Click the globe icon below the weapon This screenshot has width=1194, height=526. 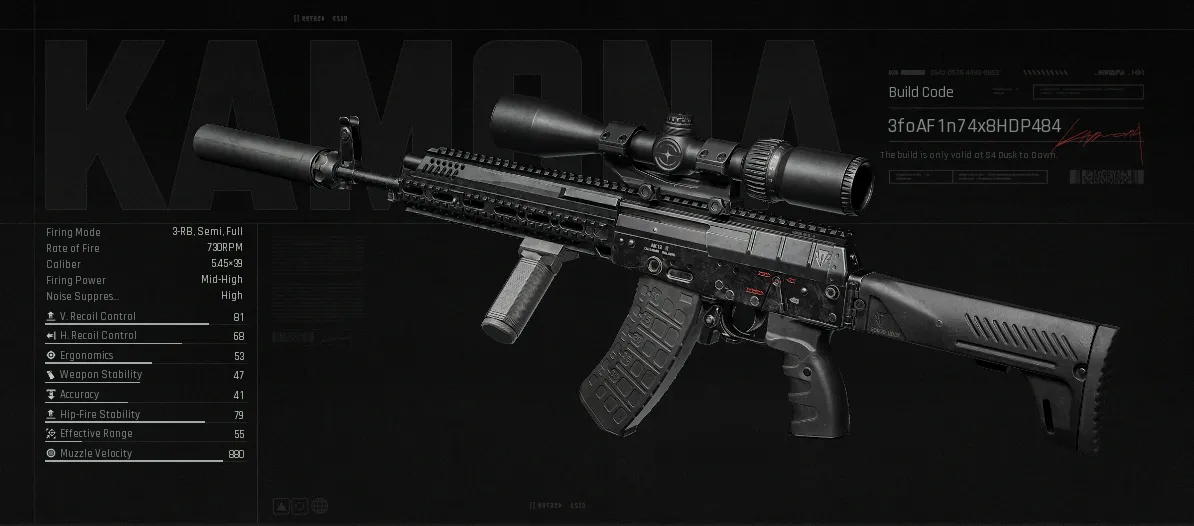pyautogui.click(x=318, y=507)
